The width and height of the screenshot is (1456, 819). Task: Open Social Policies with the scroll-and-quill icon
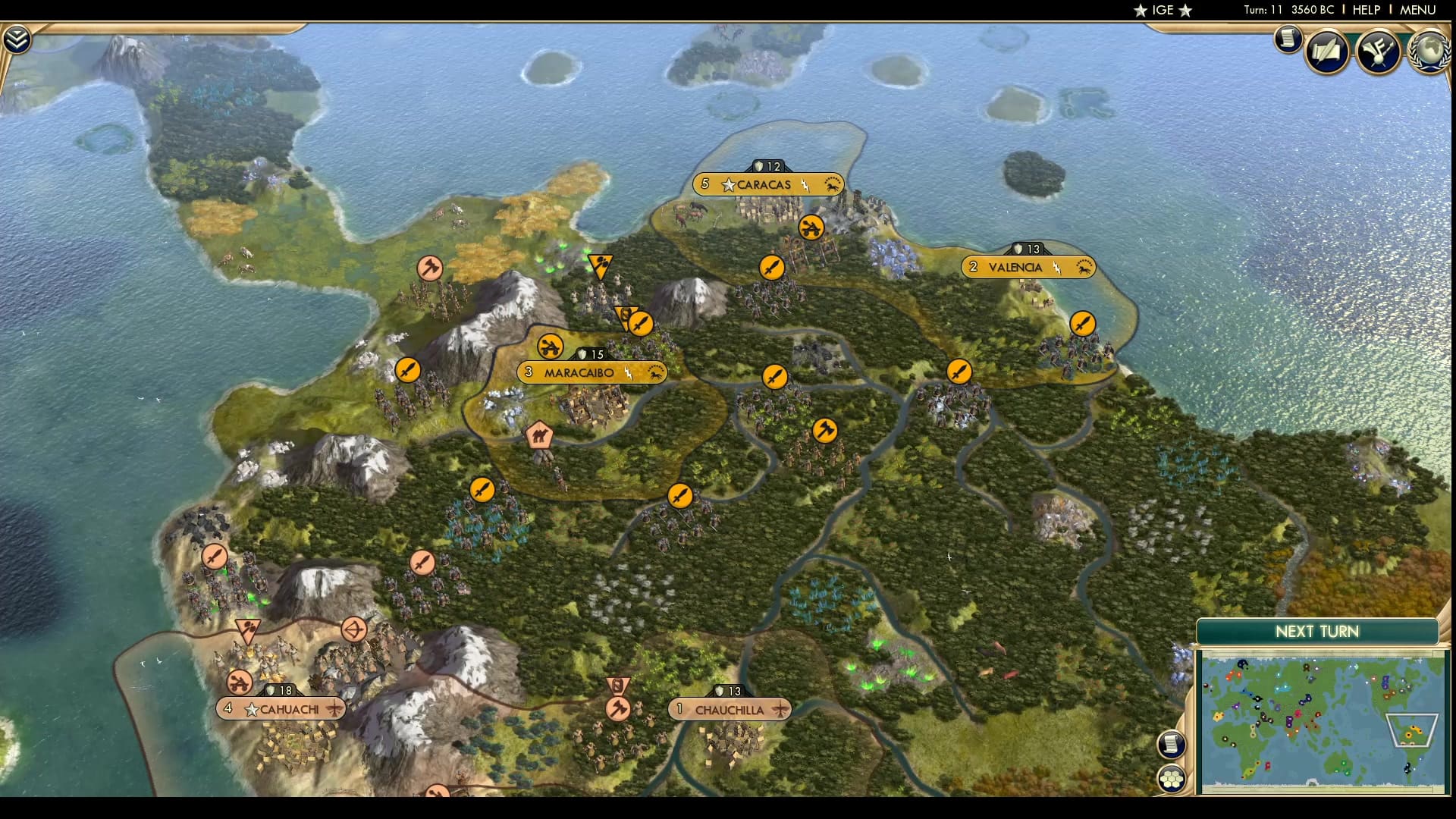pyautogui.click(x=1326, y=50)
